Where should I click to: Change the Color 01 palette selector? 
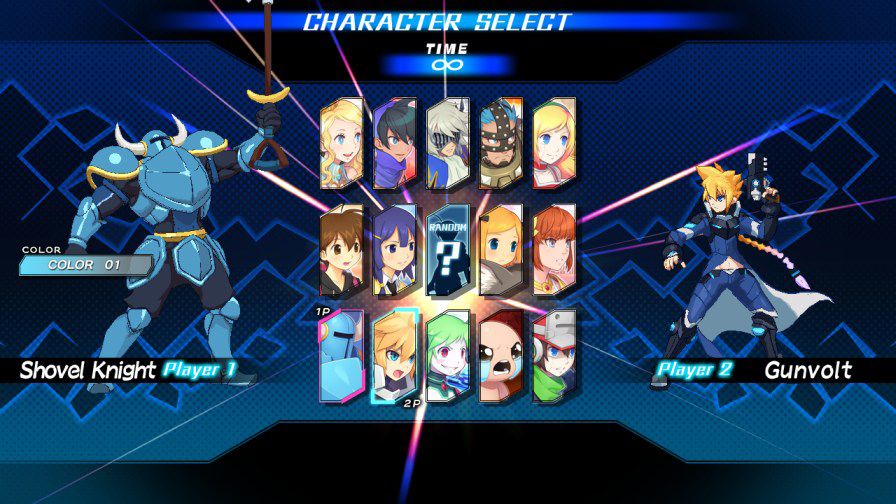click(x=86, y=265)
